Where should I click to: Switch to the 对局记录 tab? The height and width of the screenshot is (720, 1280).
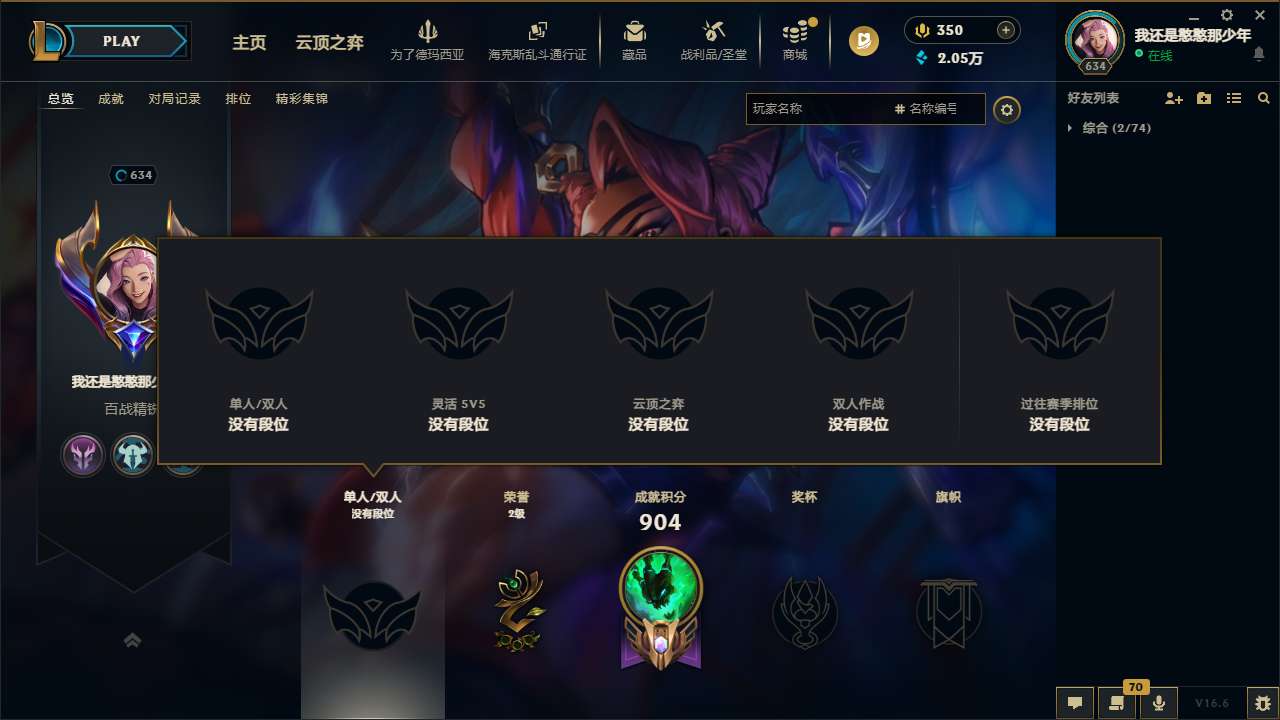pyautogui.click(x=175, y=99)
